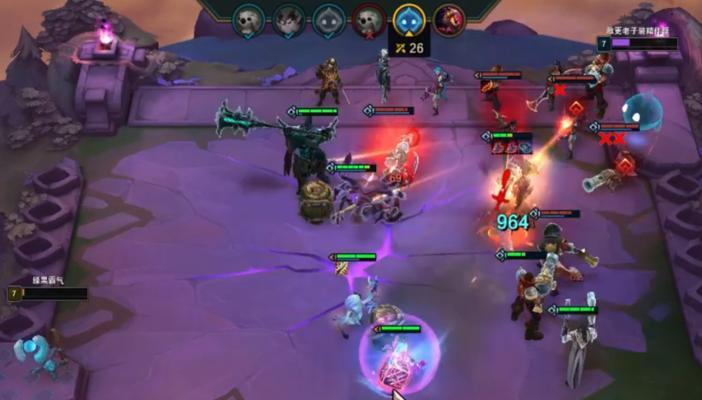Open the wolf round icon in stage tracker

[288, 19]
